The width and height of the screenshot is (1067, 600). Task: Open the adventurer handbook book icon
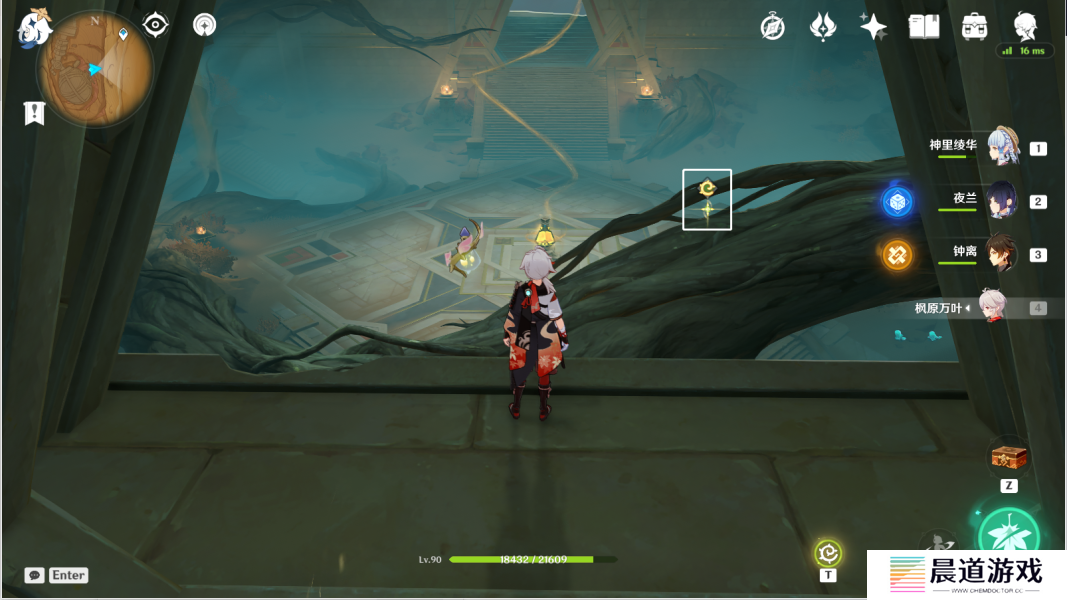924,27
